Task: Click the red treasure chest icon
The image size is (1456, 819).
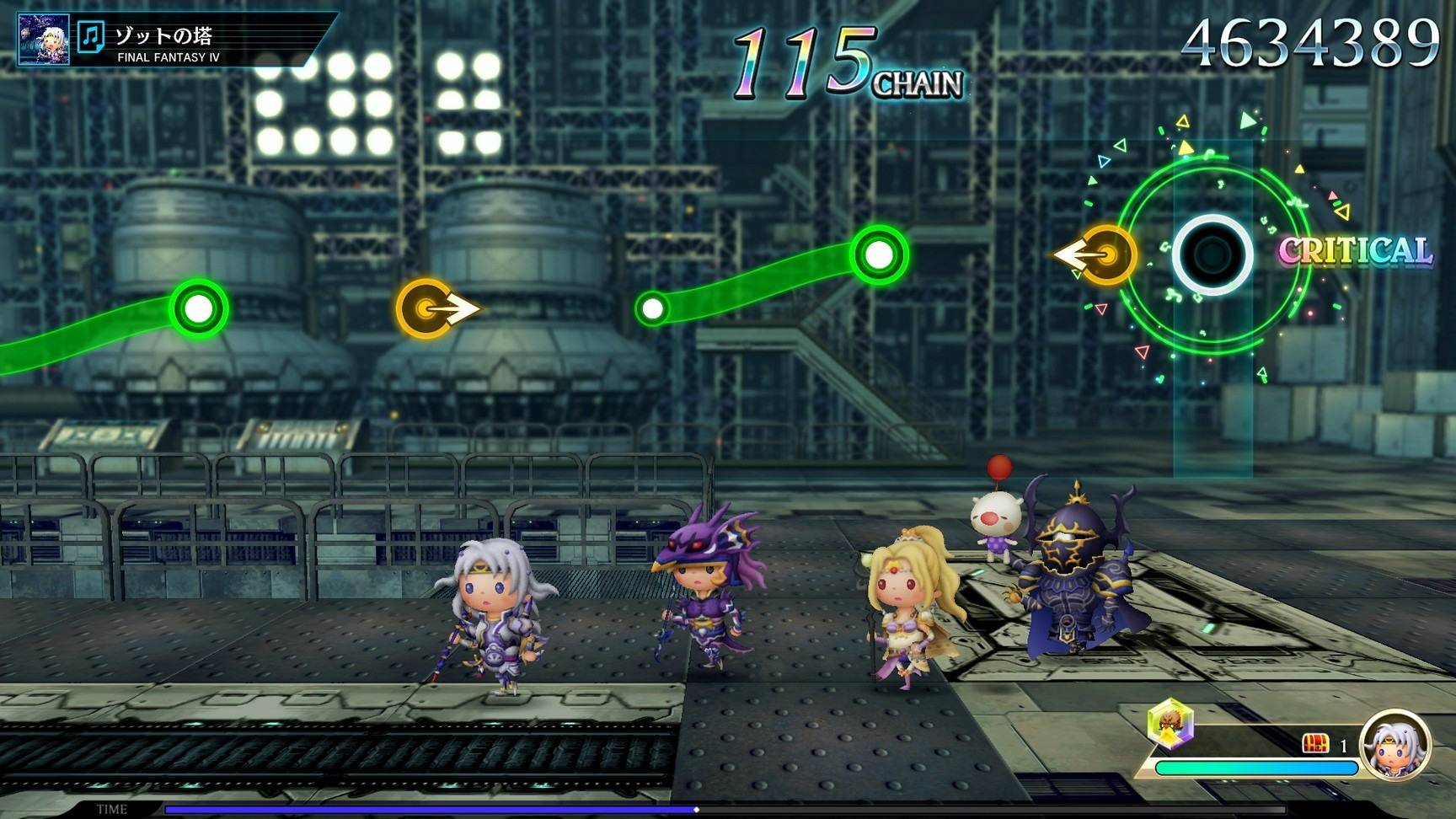Action: [1314, 743]
